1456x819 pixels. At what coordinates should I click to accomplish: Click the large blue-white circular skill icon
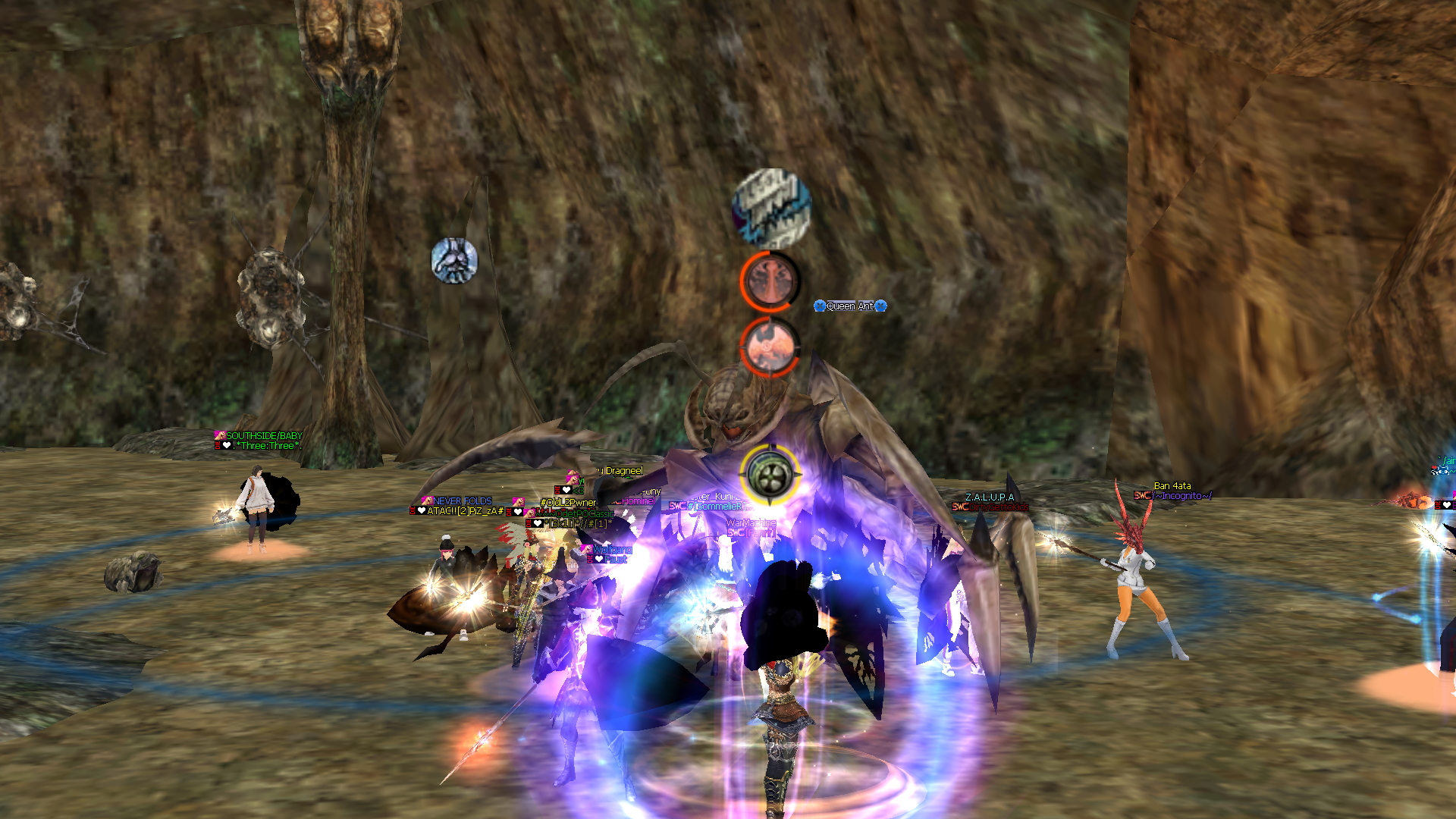(x=771, y=208)
